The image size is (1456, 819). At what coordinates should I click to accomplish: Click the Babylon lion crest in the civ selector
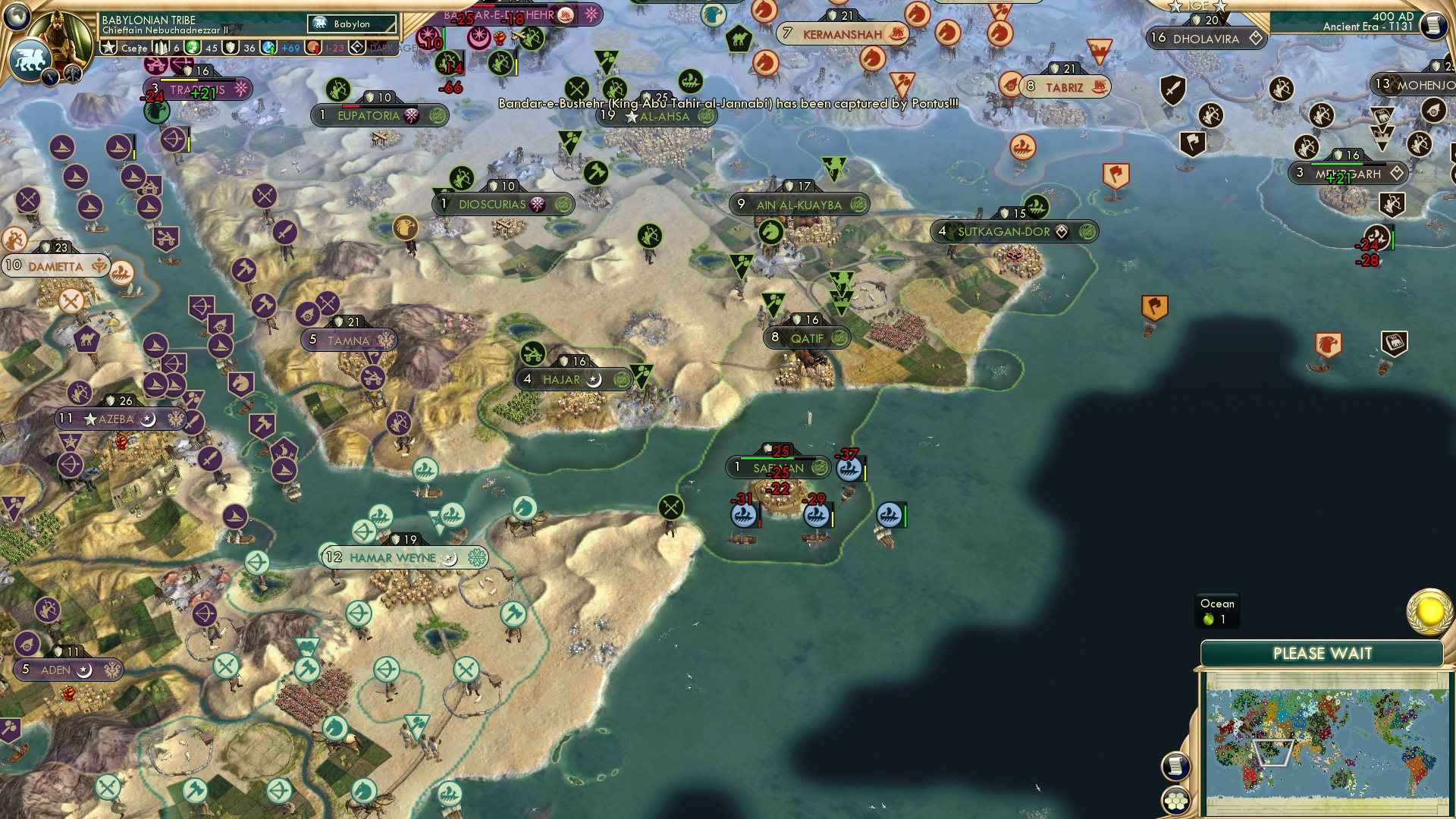click(x=320, y=24)
